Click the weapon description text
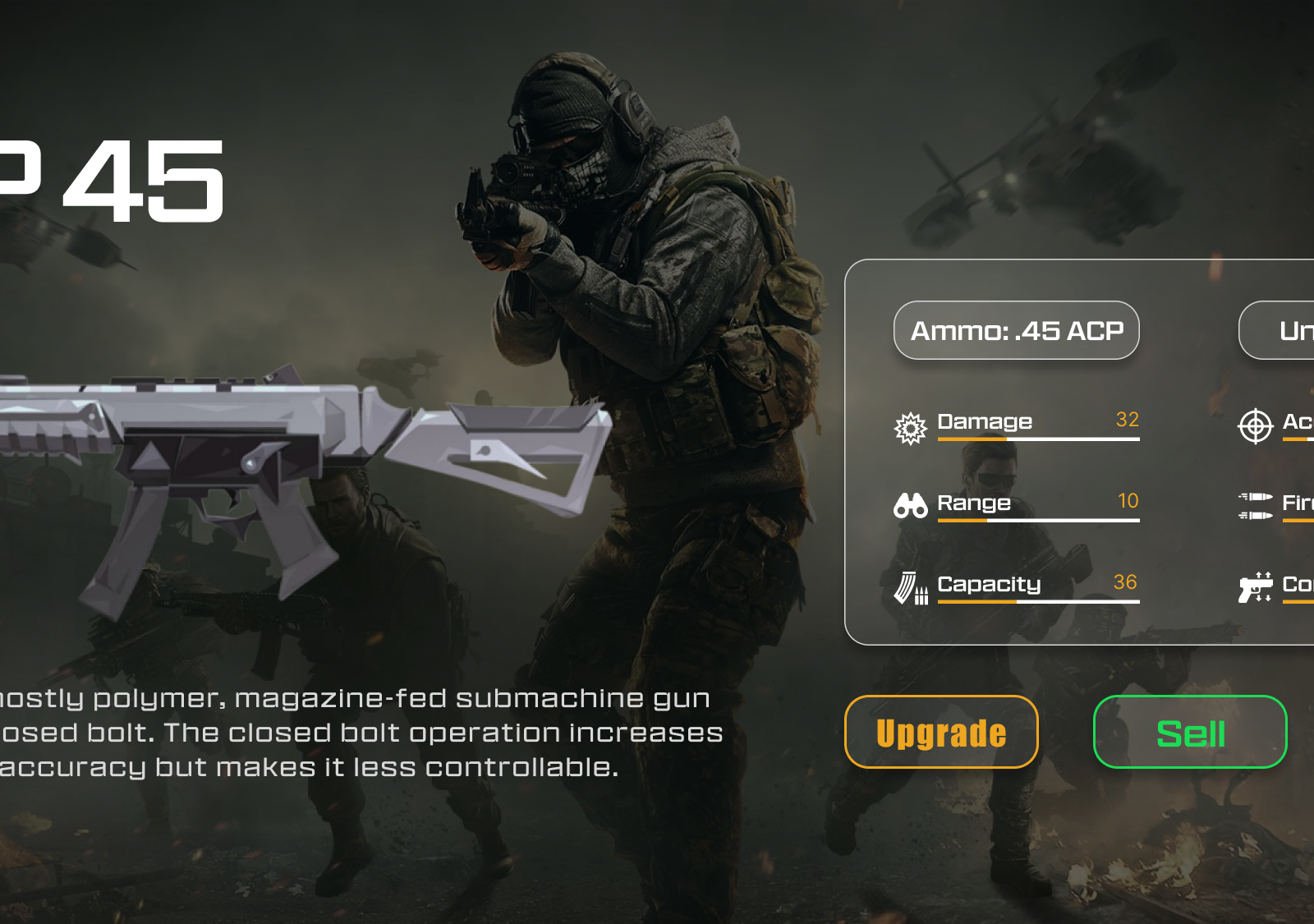Viewport: 1314px width, 924px height. click(361, 733)
